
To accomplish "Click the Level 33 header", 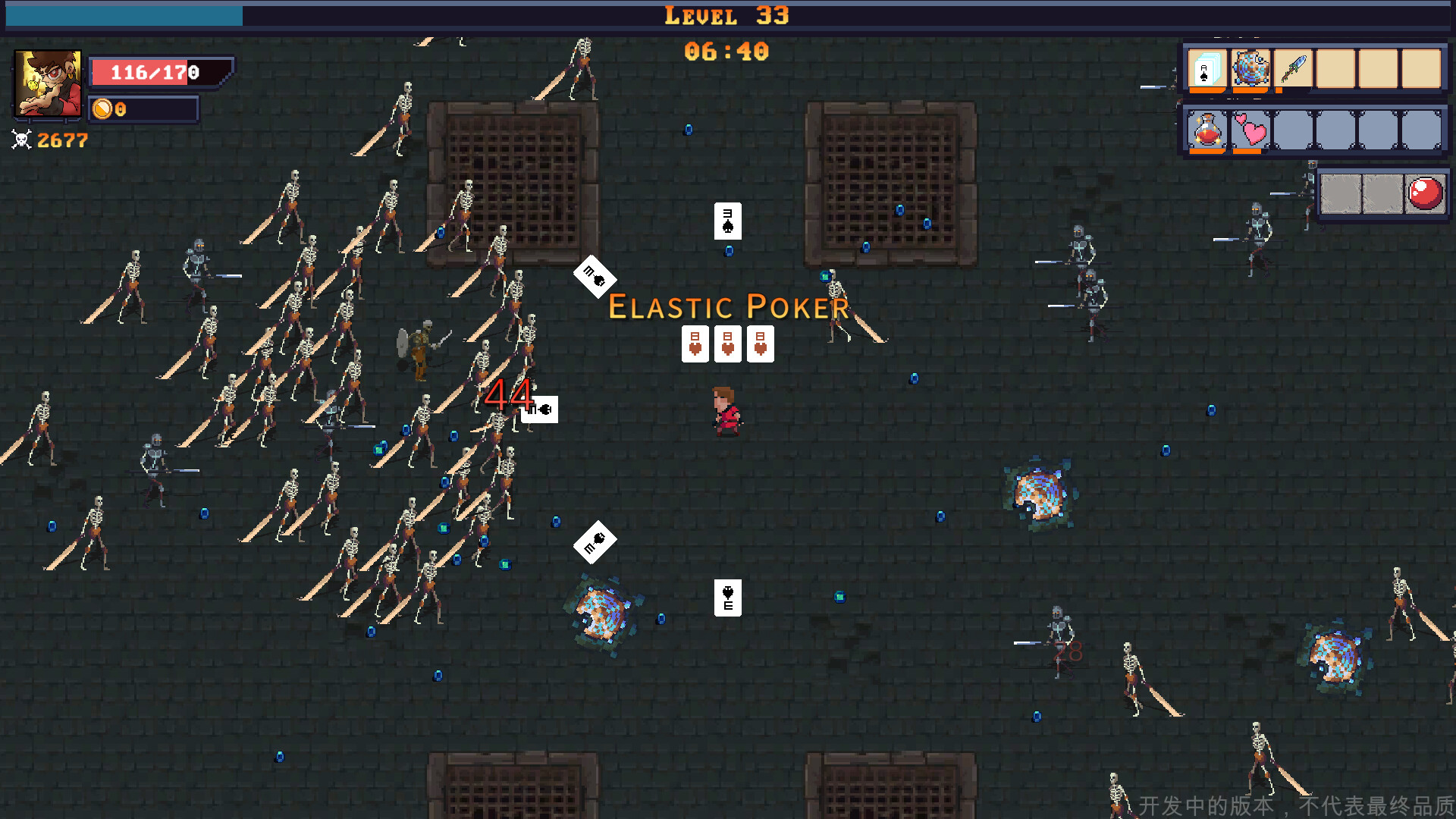I will coord(726,15).
